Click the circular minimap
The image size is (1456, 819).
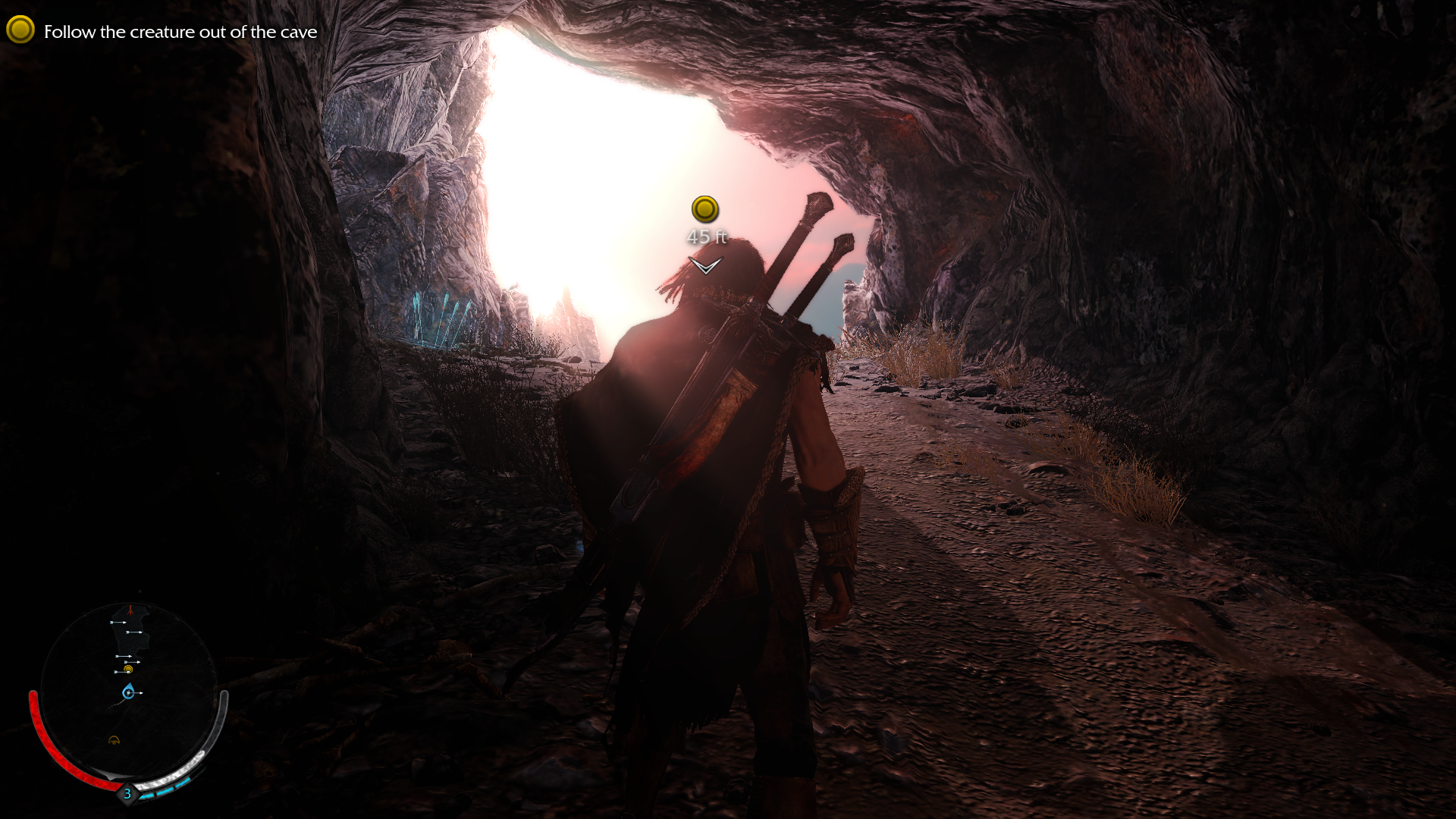tap(129, 692)
